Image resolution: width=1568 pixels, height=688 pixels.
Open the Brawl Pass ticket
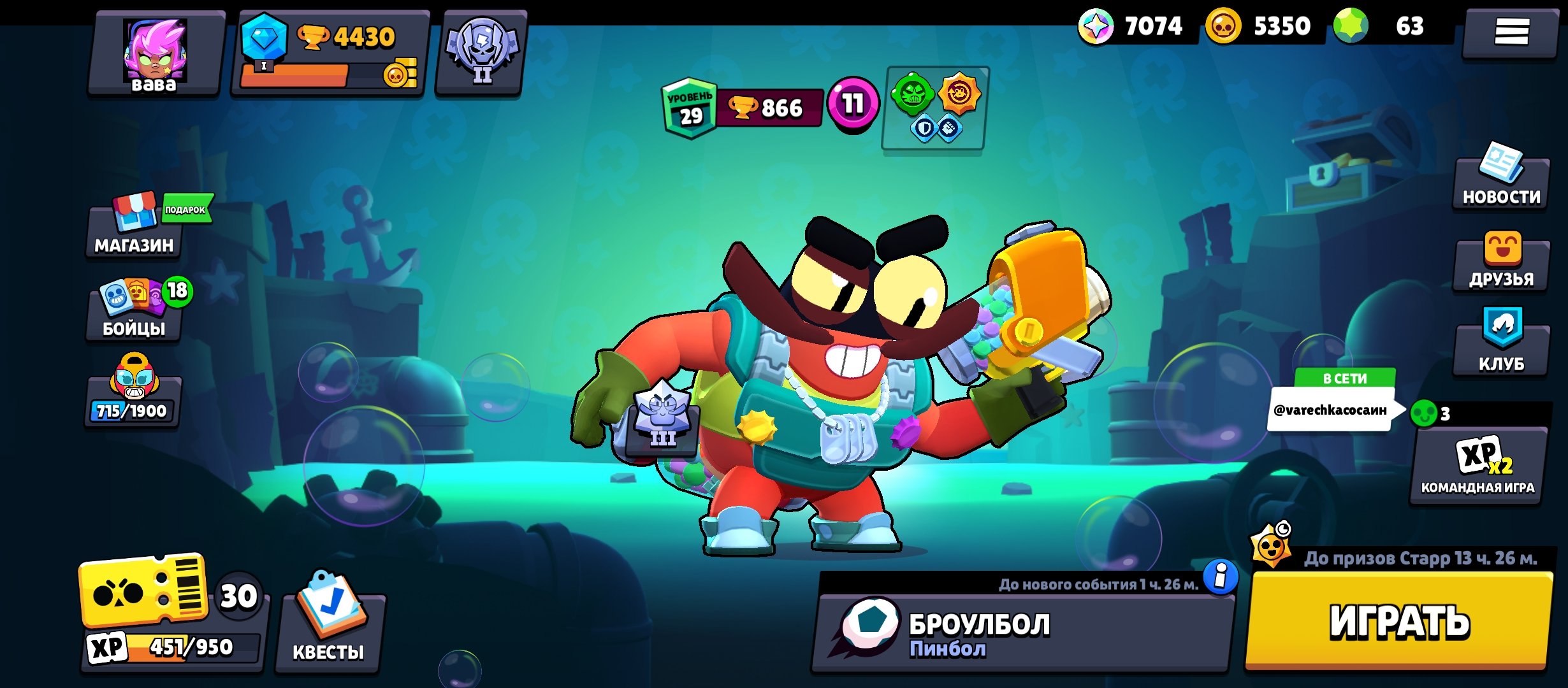(144, 592)
